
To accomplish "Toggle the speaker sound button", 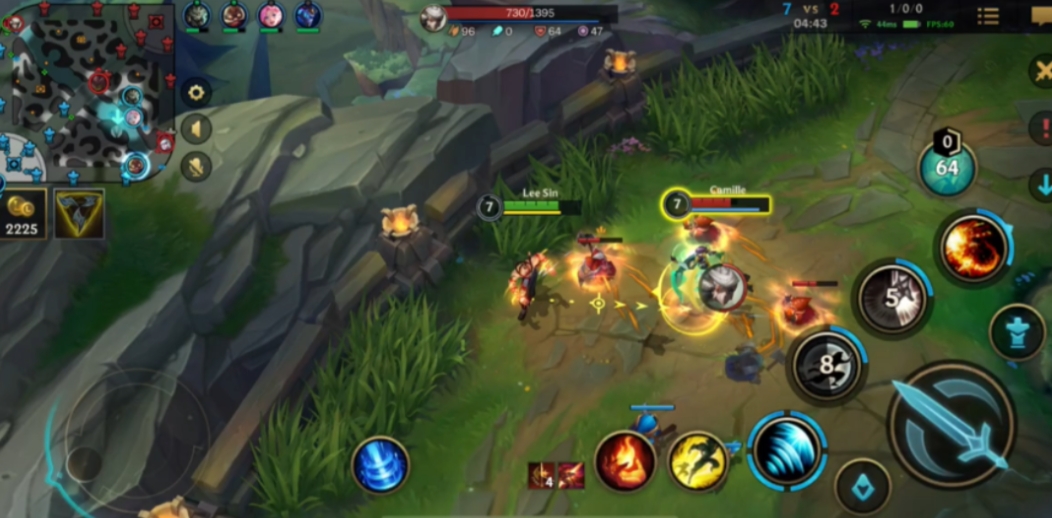I will tap(196, 129).
